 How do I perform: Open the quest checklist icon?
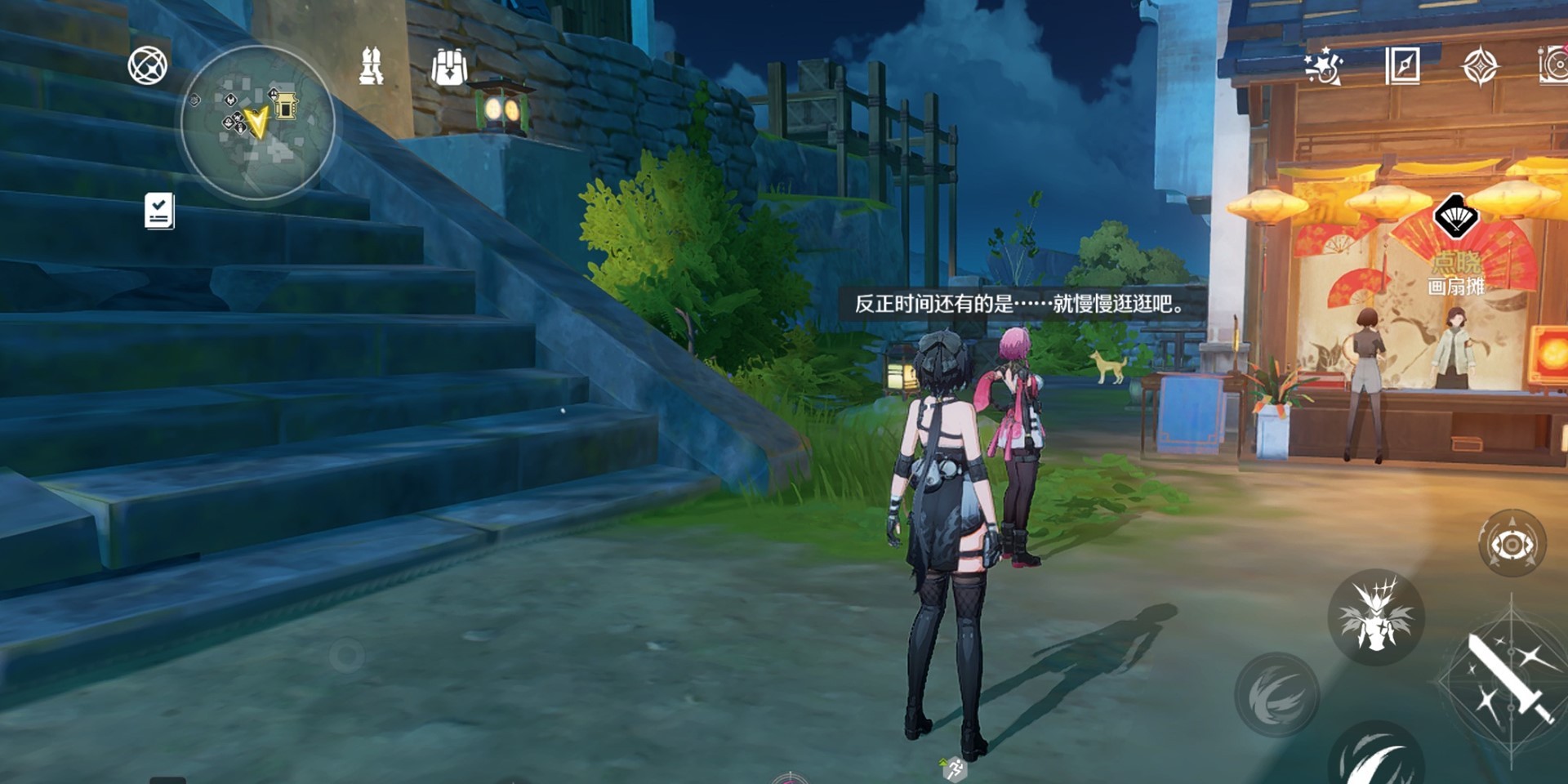(x=159, y=212)
